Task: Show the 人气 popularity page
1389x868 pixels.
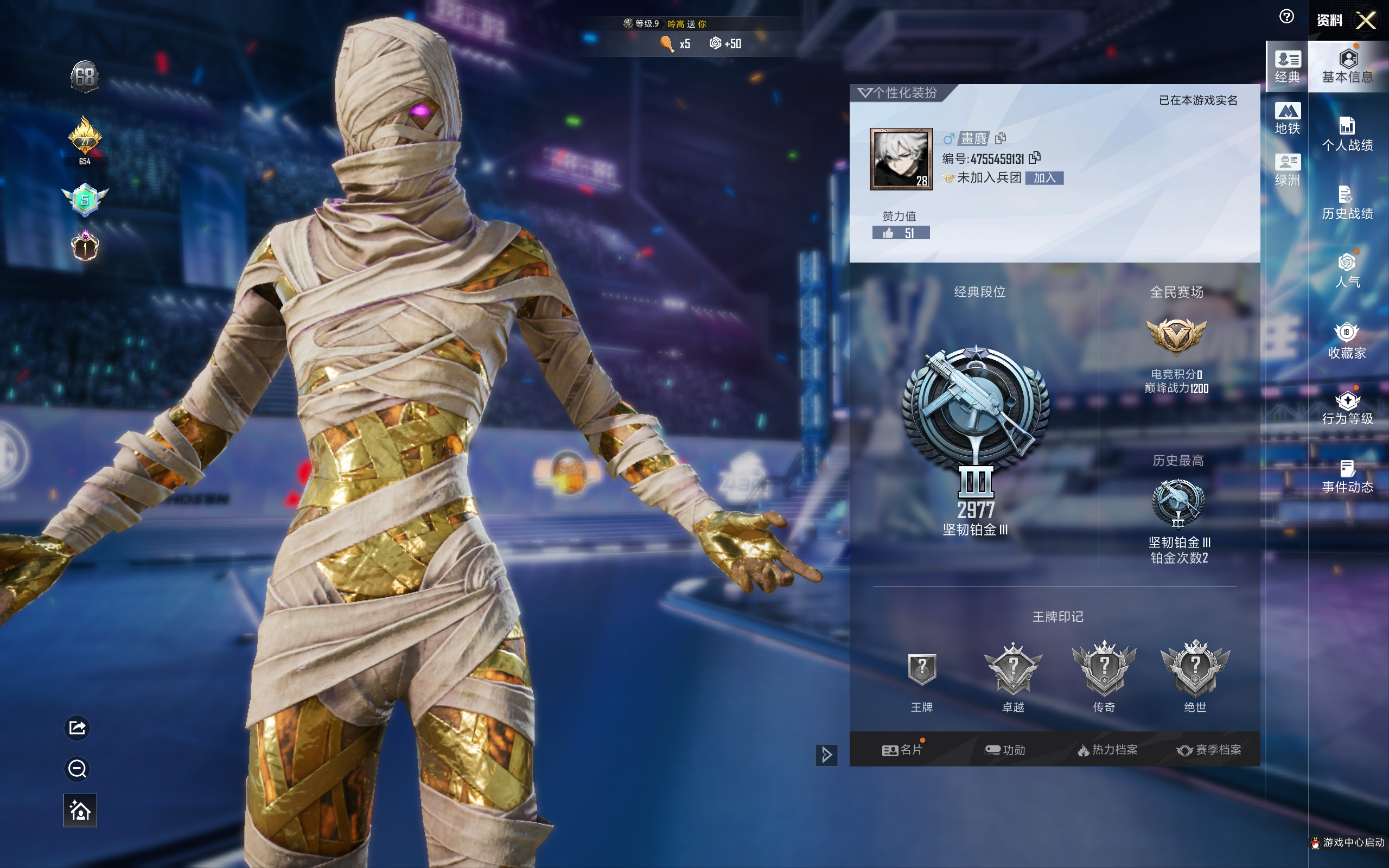Action: (x=1347, y=271)
